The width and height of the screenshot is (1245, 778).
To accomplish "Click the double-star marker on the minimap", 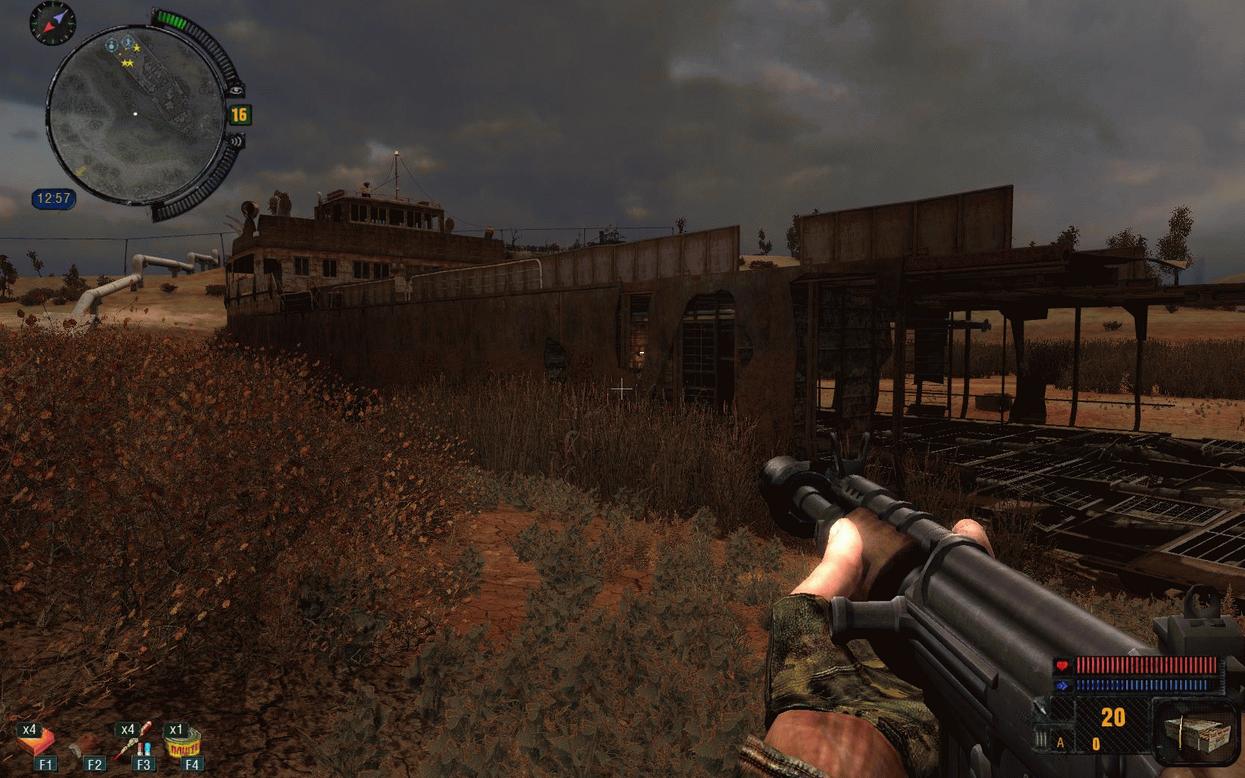I will (x=127, y=63).
